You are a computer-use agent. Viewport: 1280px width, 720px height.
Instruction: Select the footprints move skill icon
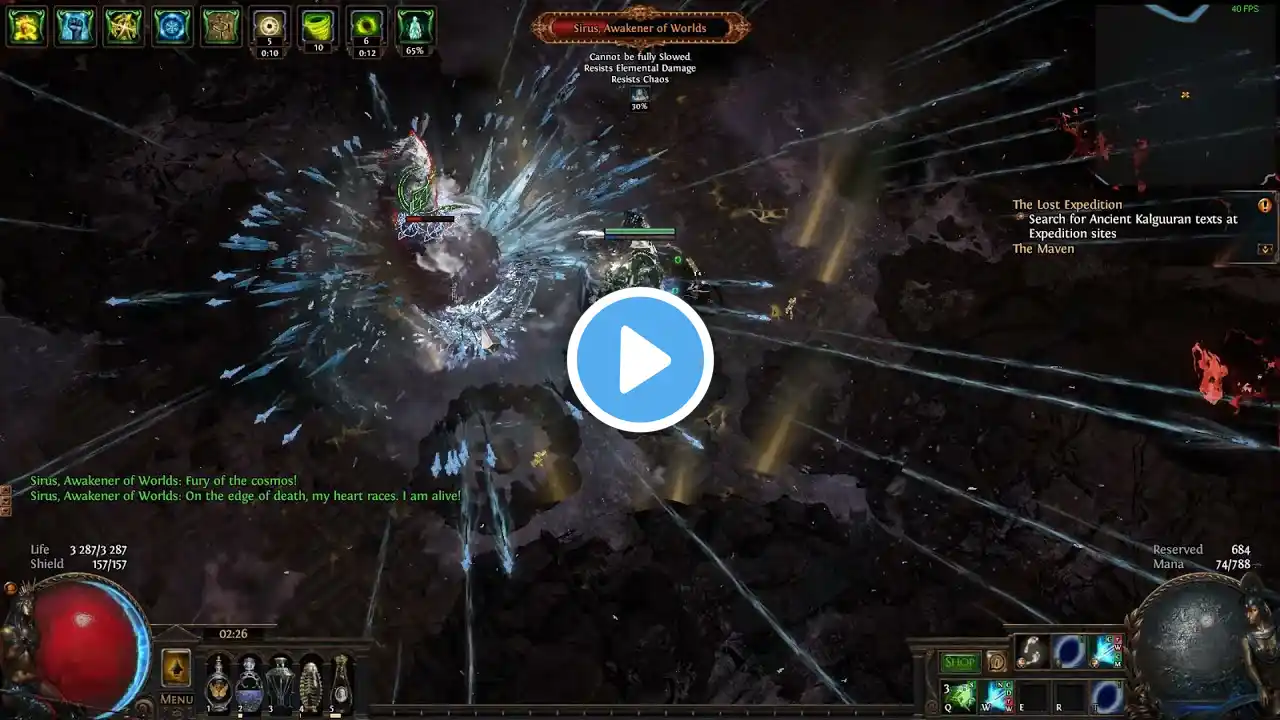pyautogui.click(x=1031, y=652)
